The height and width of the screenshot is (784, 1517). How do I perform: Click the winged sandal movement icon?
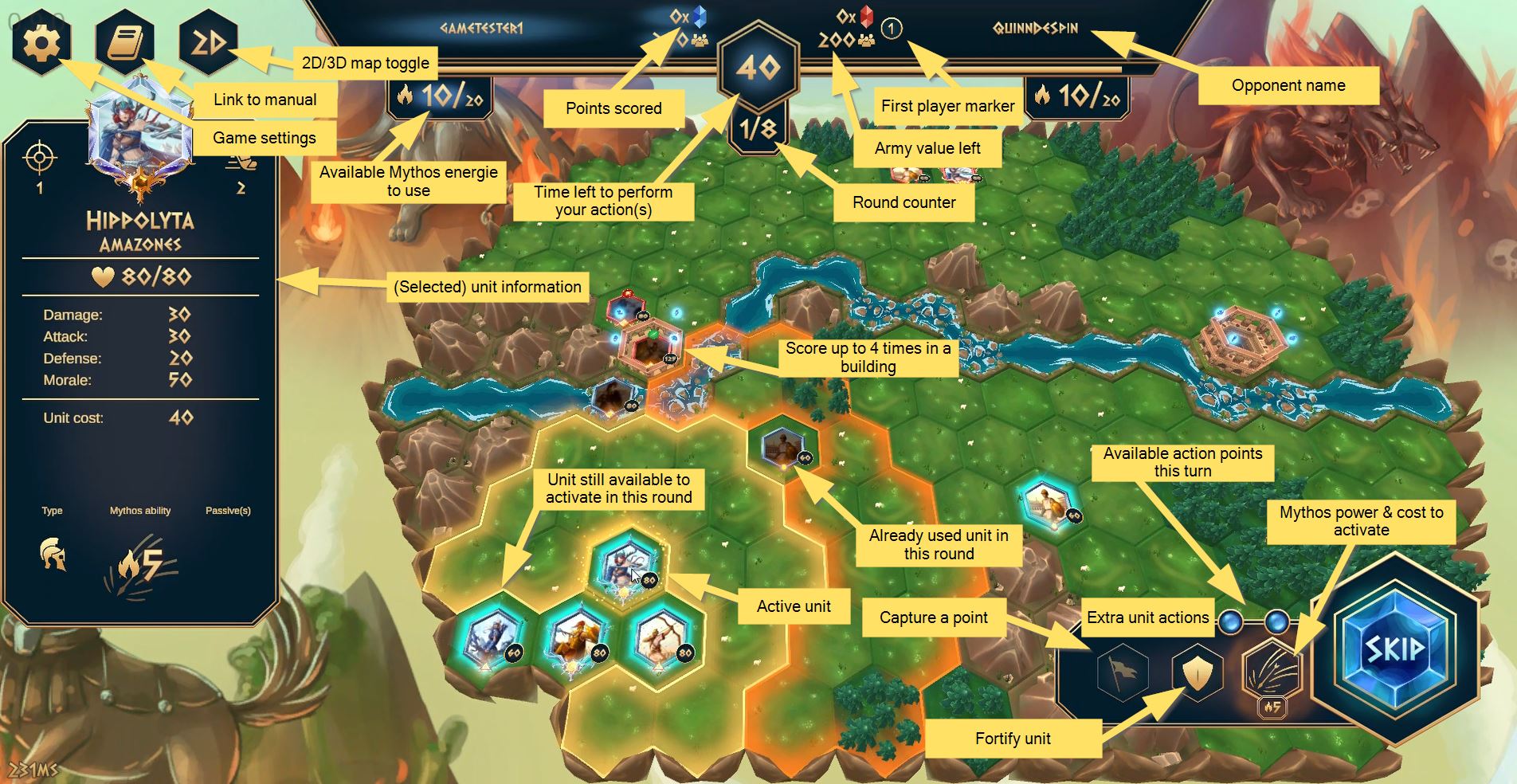(x=241, y=161)
